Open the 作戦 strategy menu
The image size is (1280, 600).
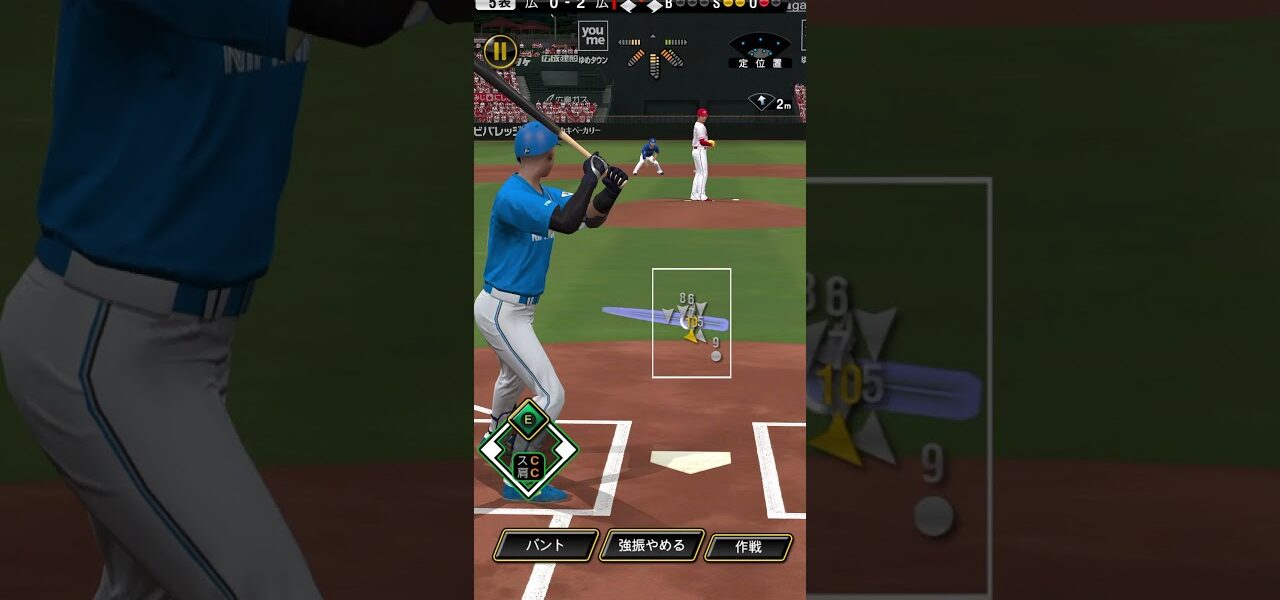point(748,547)
